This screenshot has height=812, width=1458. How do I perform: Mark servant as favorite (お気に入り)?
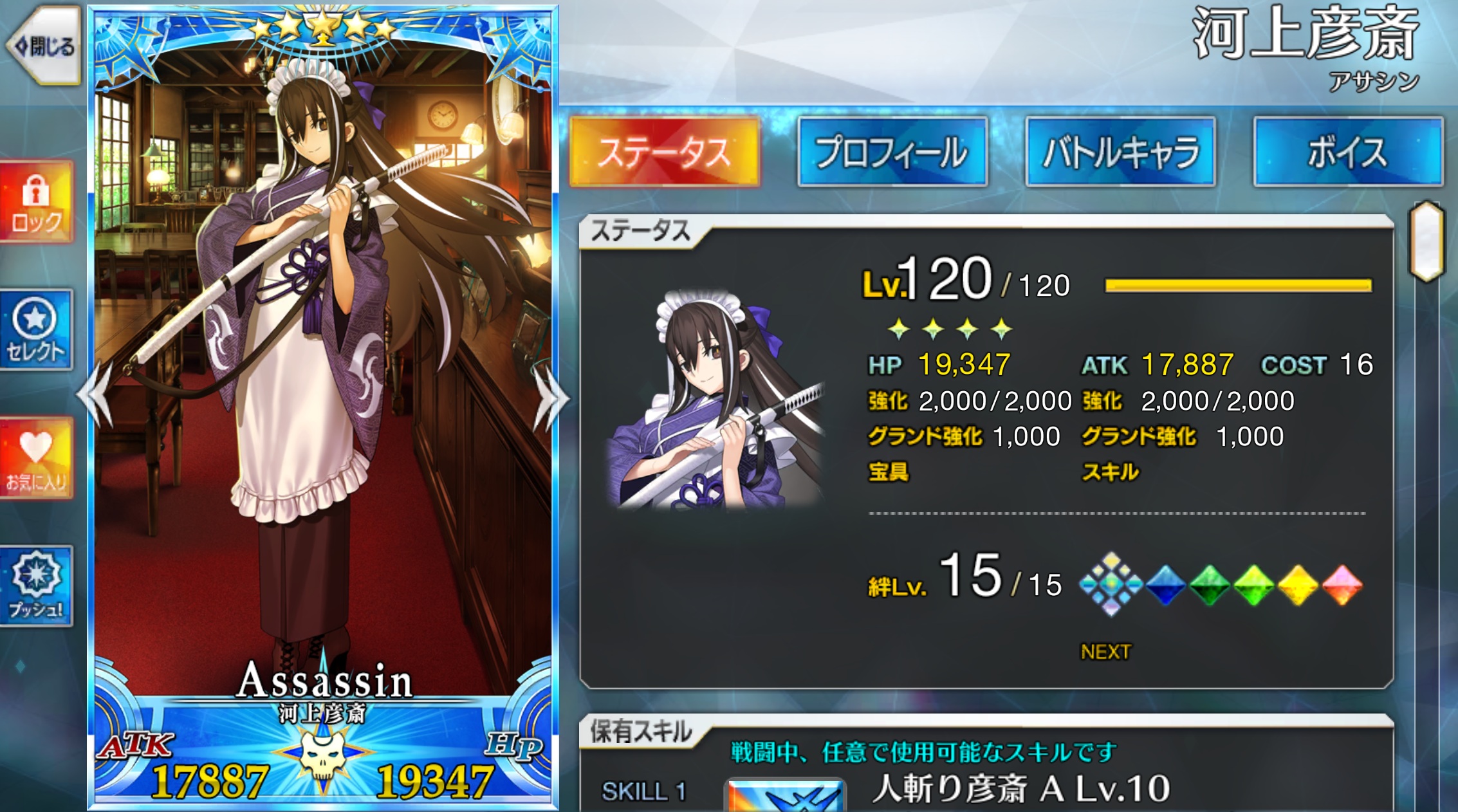[x=37, y=459]
